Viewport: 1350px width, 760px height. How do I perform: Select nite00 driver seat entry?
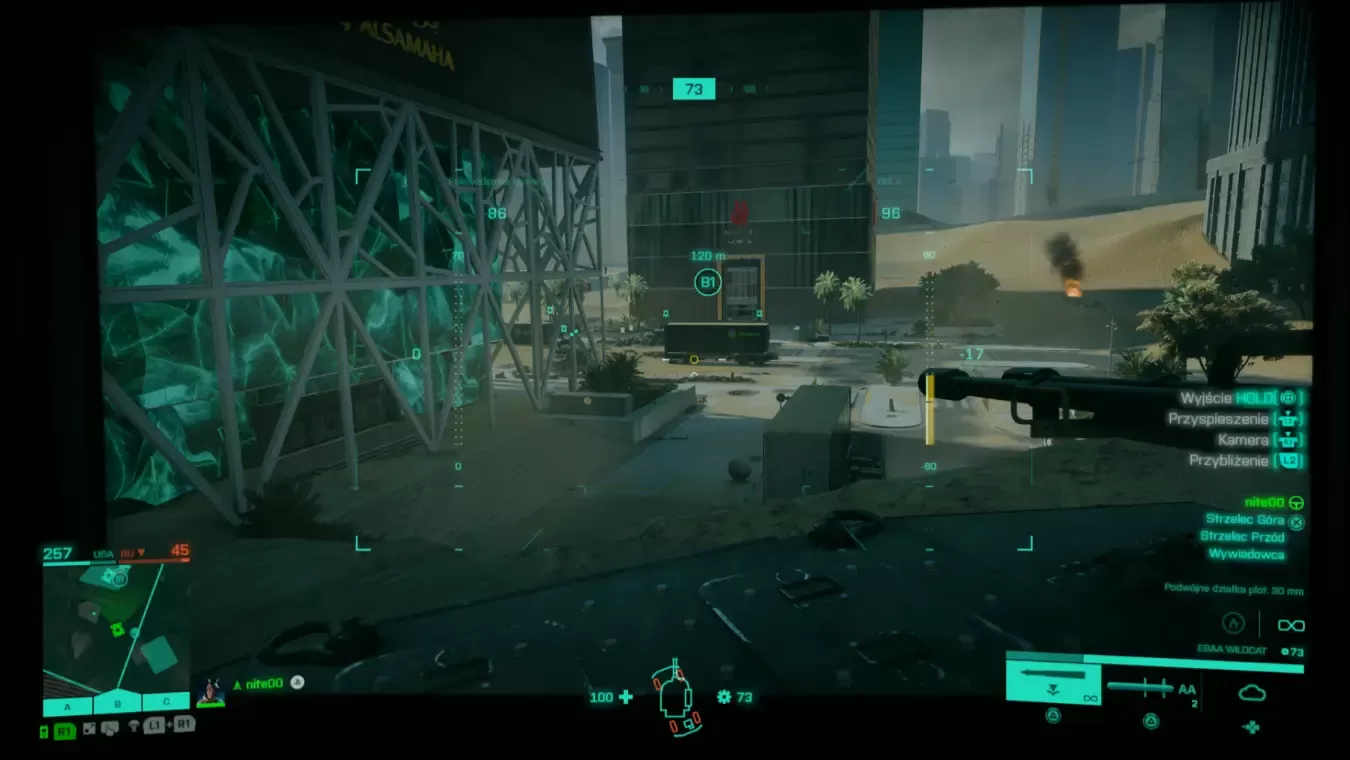1264,502
